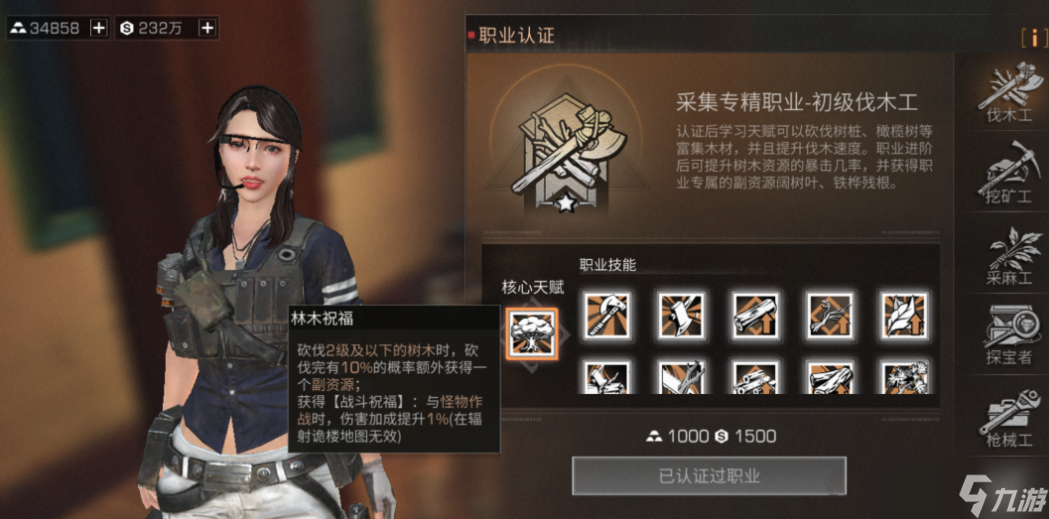Viewport: 1049px width, 519px height.
Task: Open the 探宝者 profession tab
Action: [1007, 336]
